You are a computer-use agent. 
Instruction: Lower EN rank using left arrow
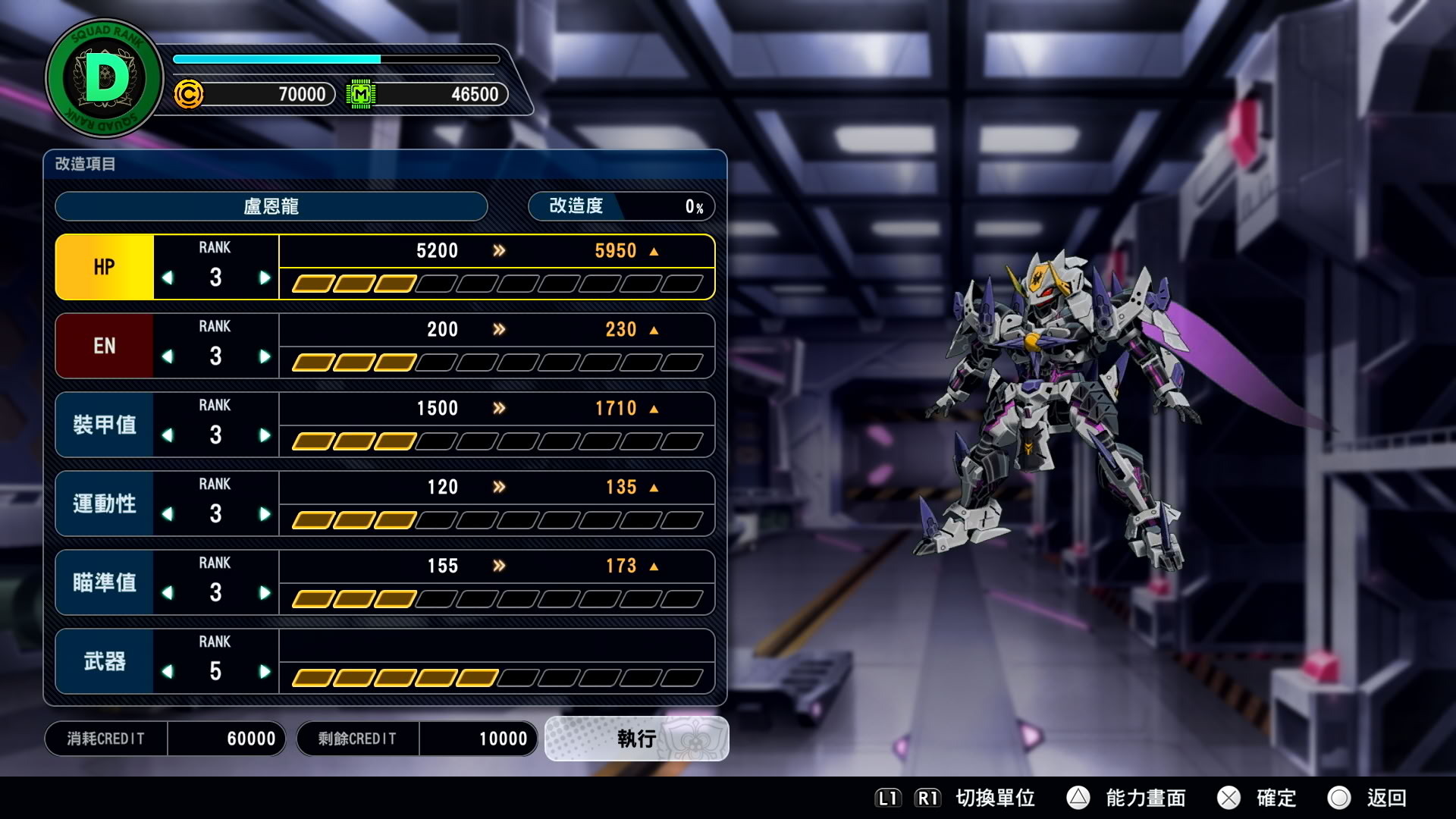click(x=168, y=356)
